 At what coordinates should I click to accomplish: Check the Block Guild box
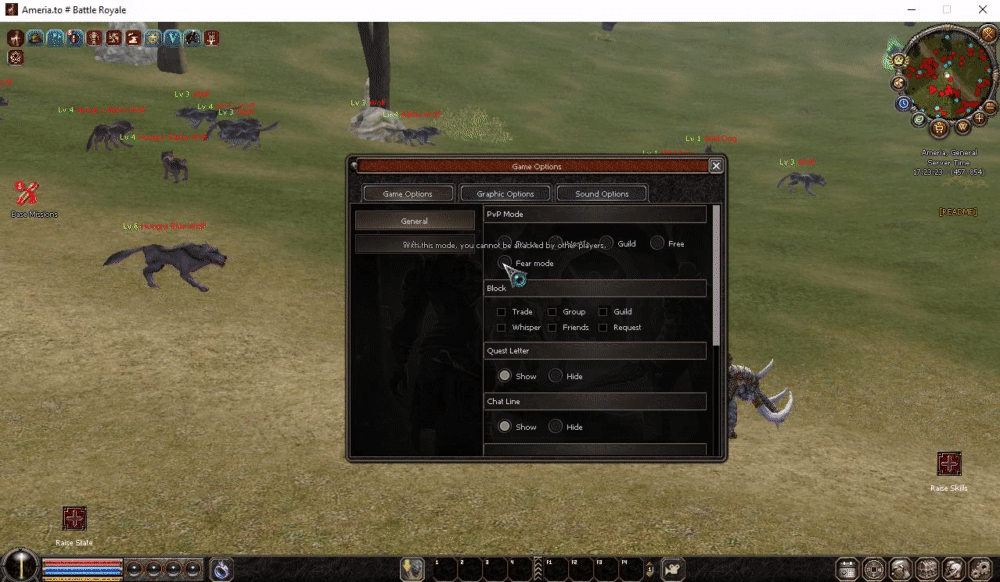[x=603, y=312]
